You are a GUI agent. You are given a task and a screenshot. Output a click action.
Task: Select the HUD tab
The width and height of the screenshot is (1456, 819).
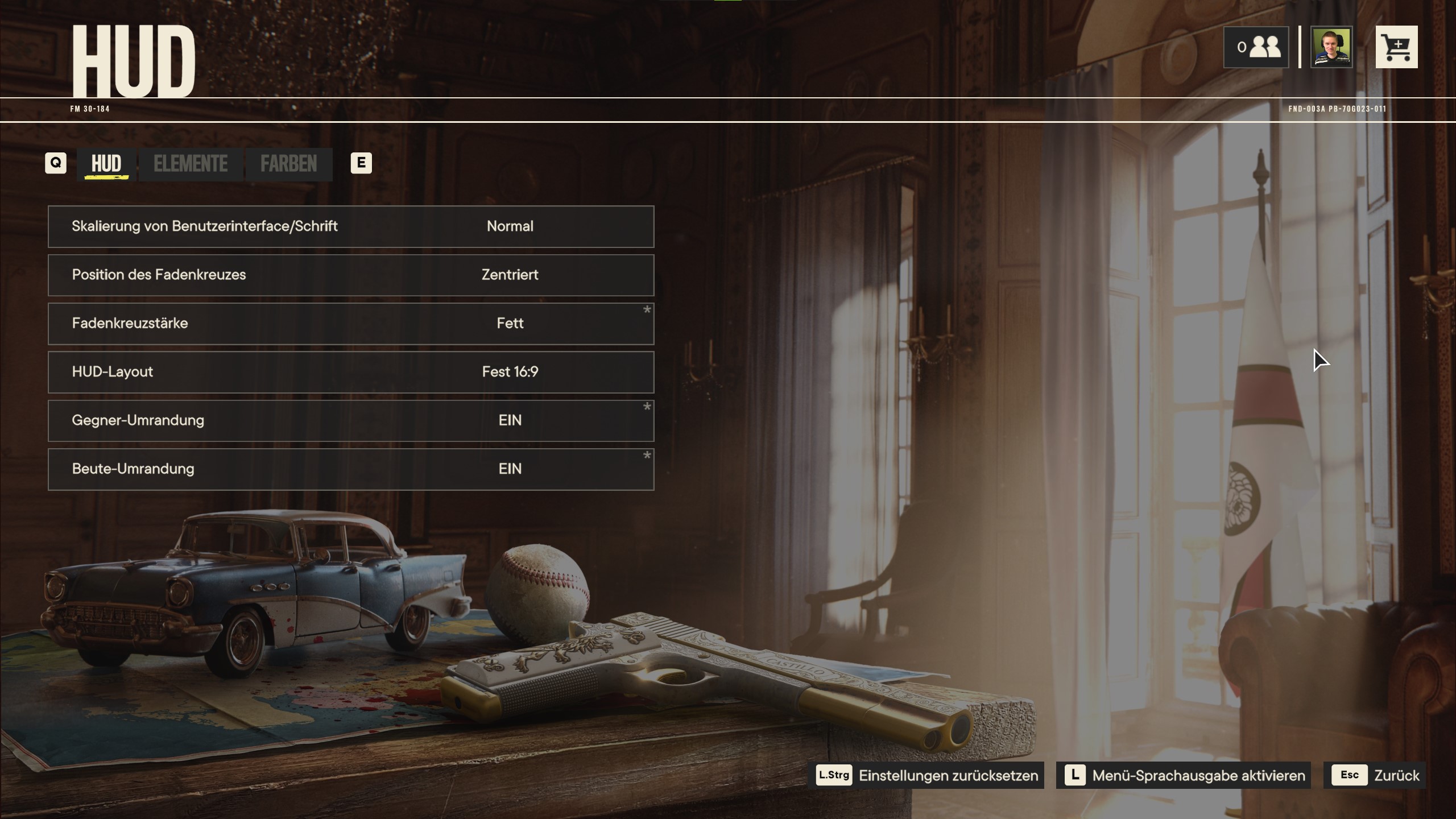(x=106, y=164)
